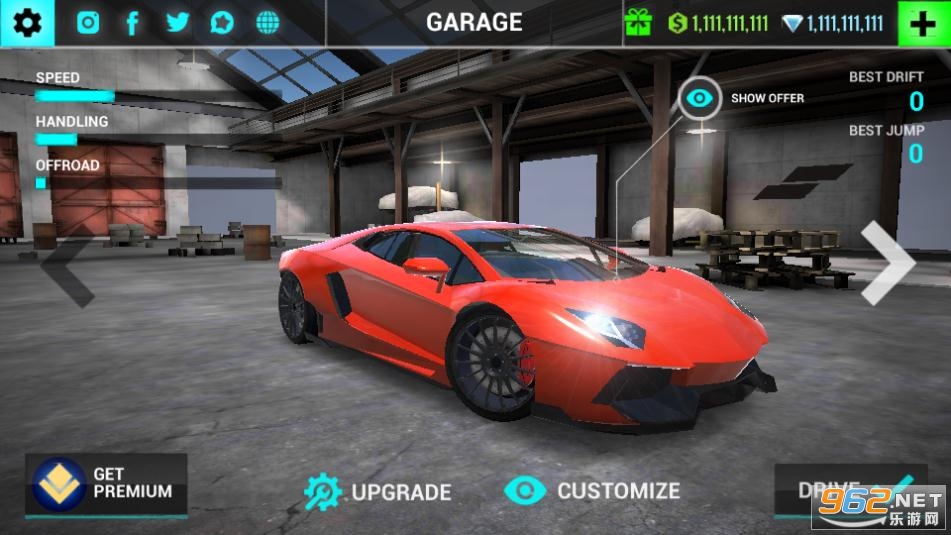Visit the Facebook page icon
This screenshot has width=951, height=535.
(132, 23)
